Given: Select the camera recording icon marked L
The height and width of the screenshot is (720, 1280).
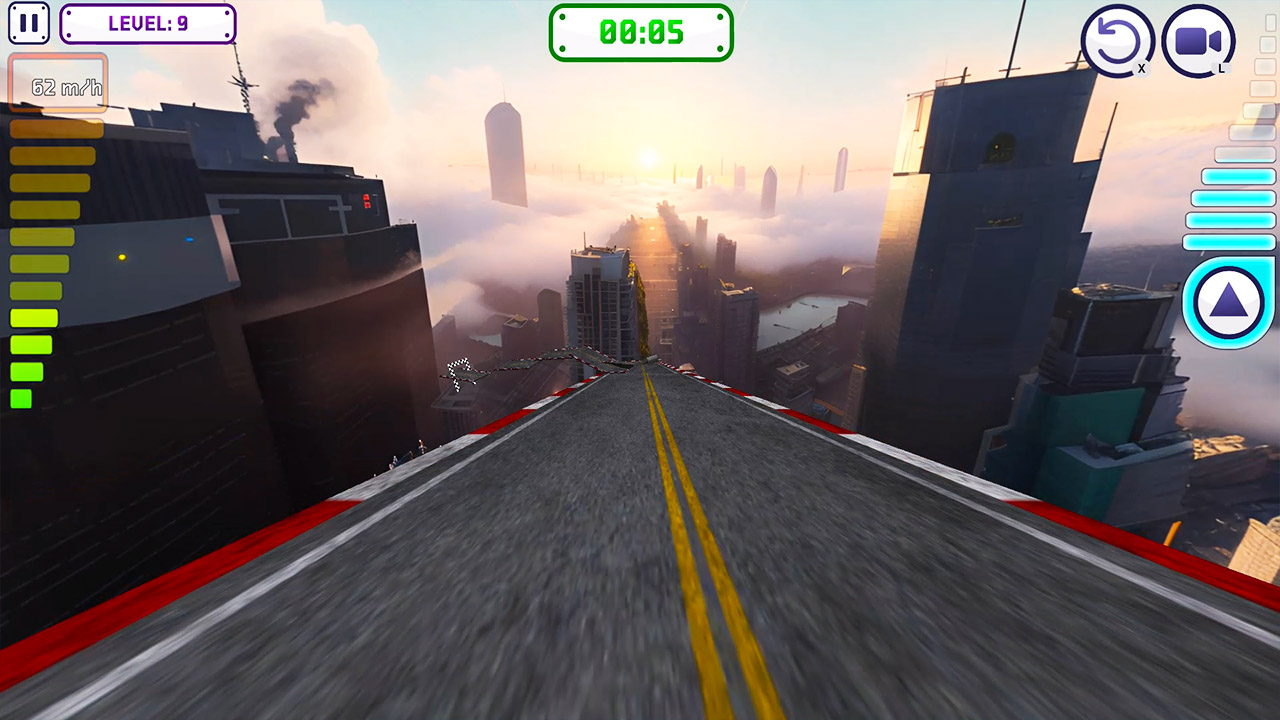Looking at the screenshot, I should click(1198, 40).
